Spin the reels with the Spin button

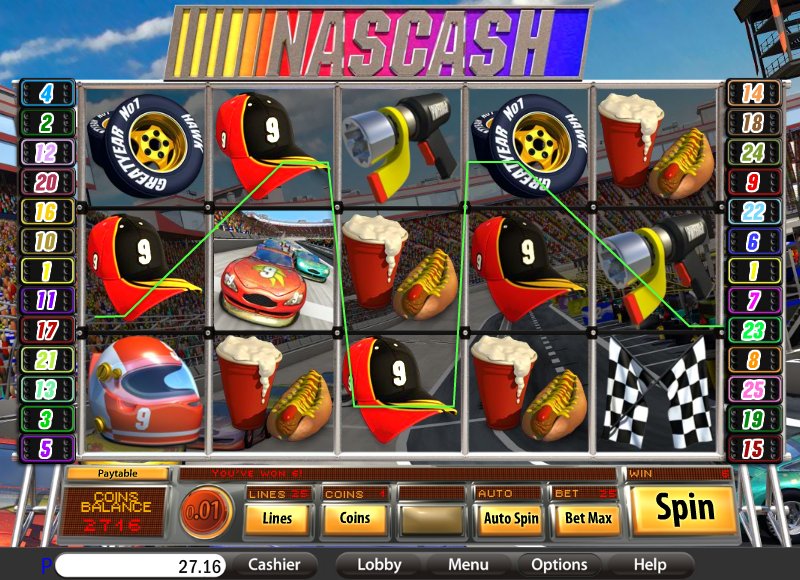pyautogui.click(x=685, y=509)
